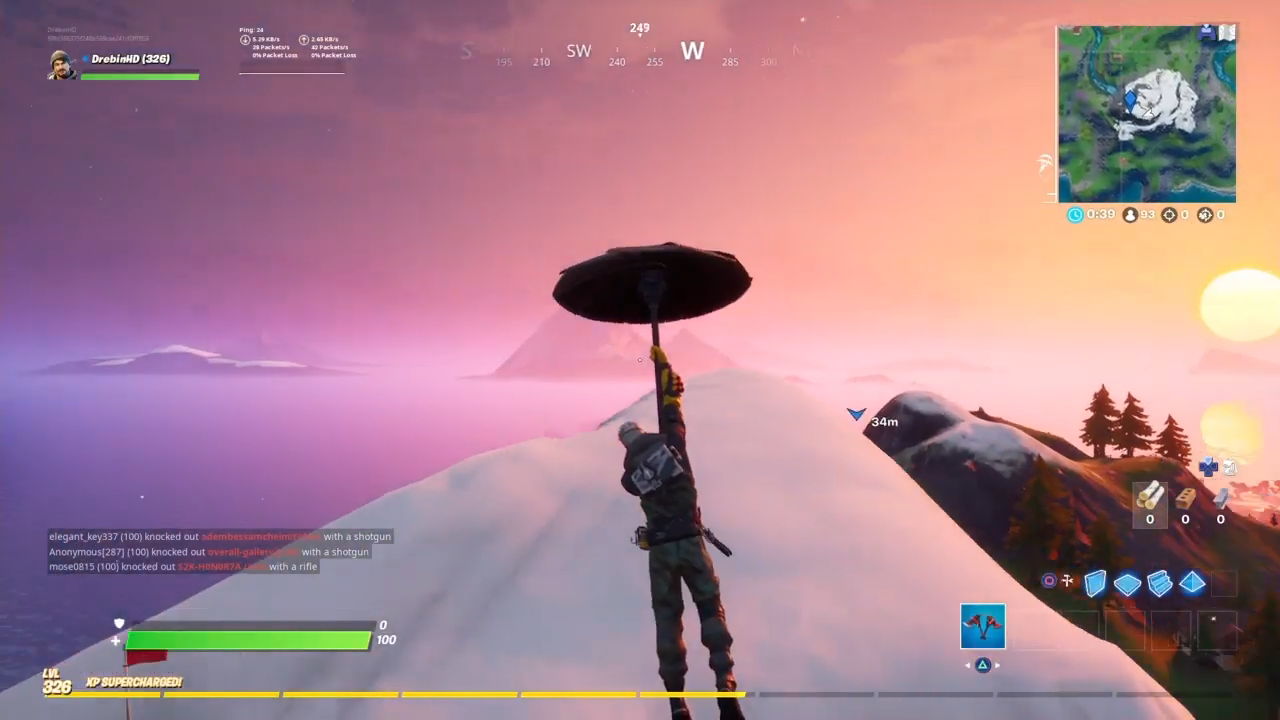Image resolution: width=1280 pixels, height=720 pixels.
Task: Select the pyramid roof build piece icon
Action: pos(1192,584)
